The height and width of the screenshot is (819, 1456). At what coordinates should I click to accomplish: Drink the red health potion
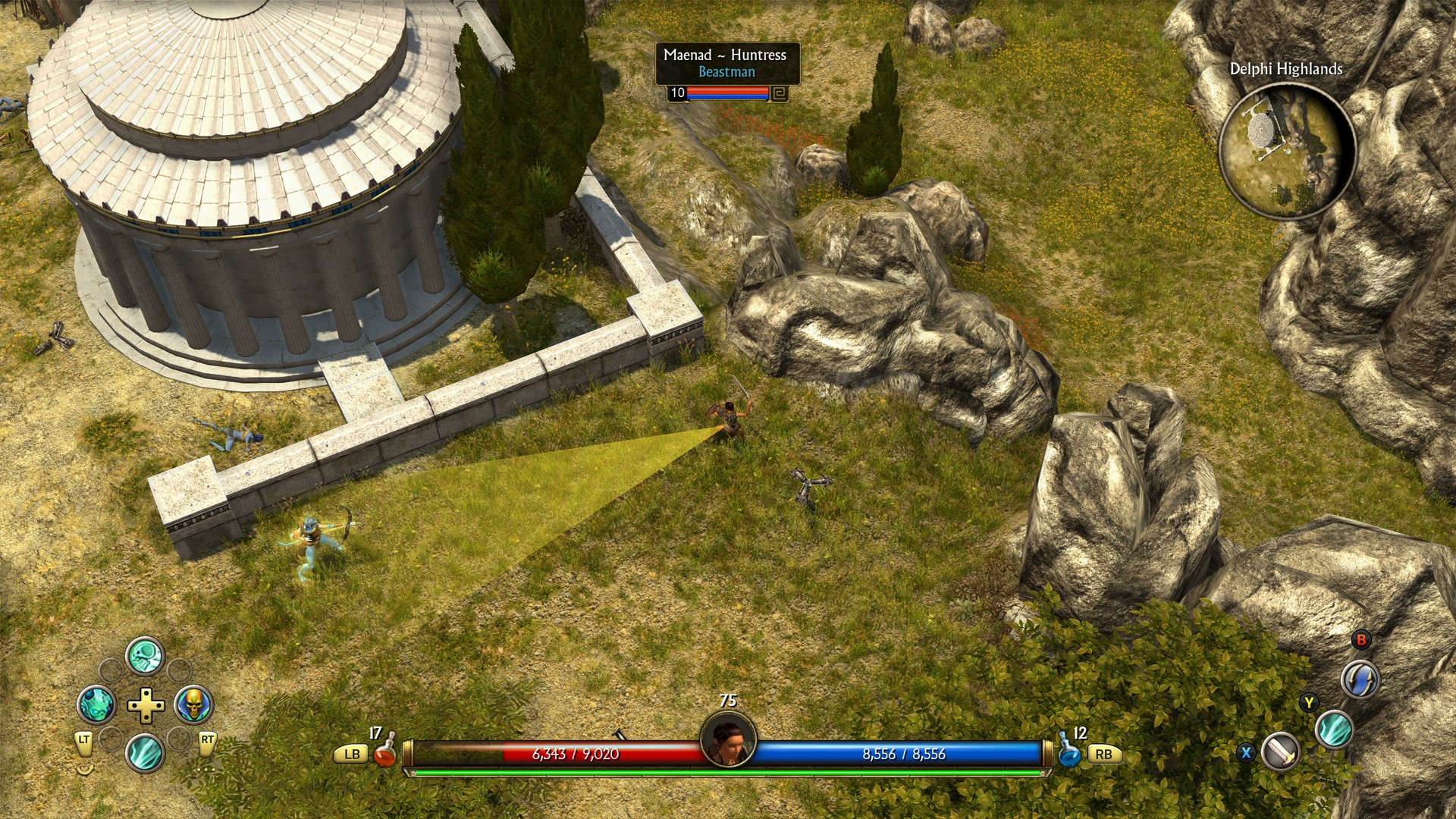(384, 752)
